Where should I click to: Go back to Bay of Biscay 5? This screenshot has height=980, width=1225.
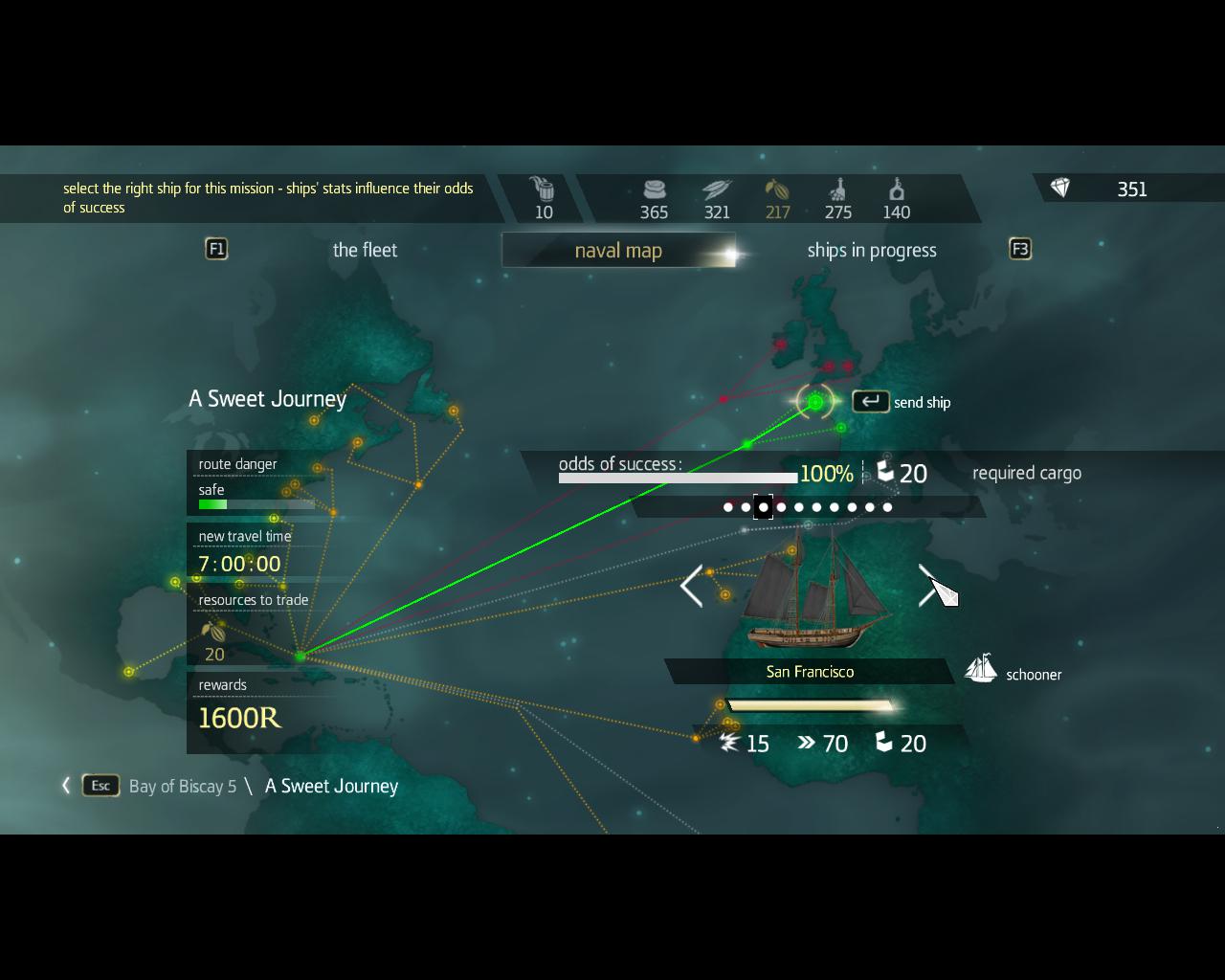tap(182, 787)
